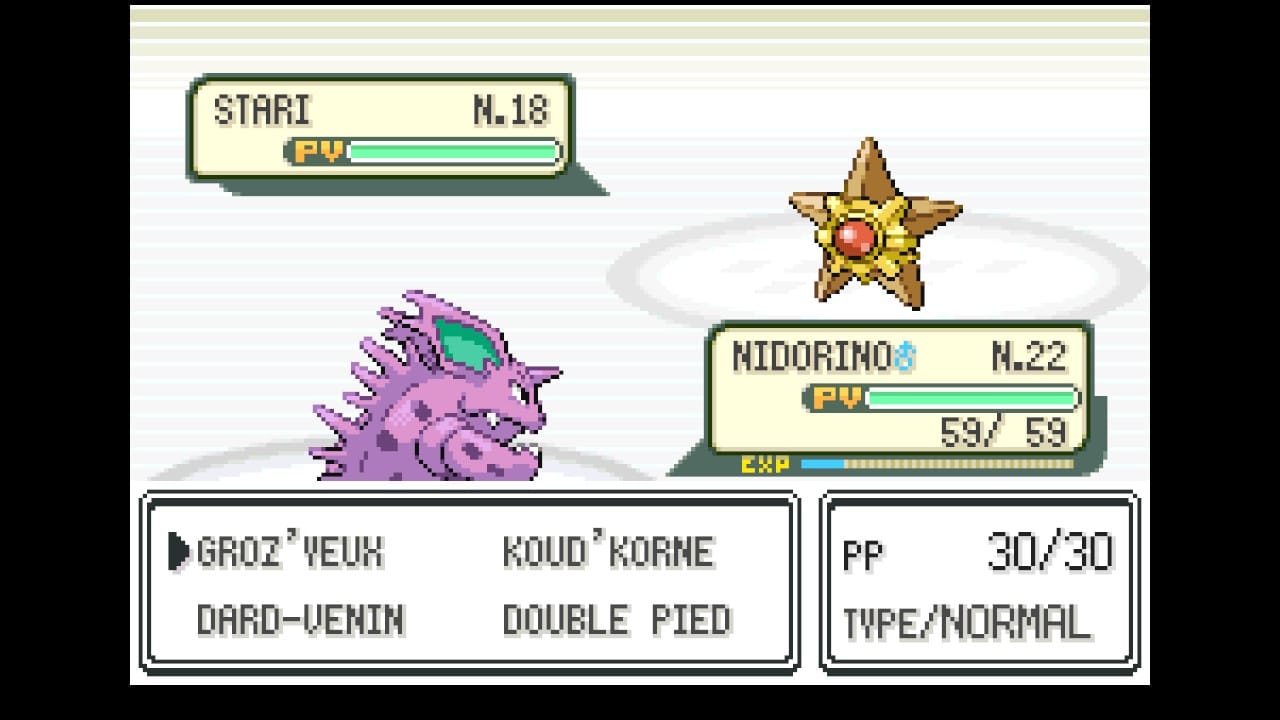The image size is (1280, 720).
Task: Click STARI's green HP bar
Action: point(450,152)
